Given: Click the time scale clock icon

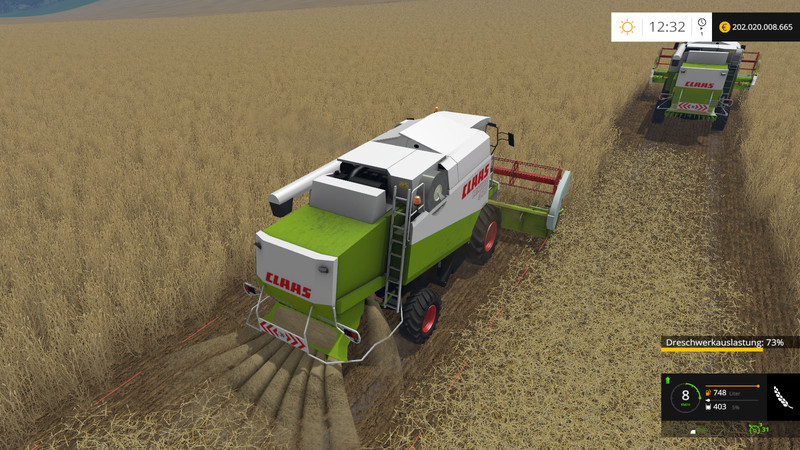Looking at the screenshot, I should (x=702, y=26).
